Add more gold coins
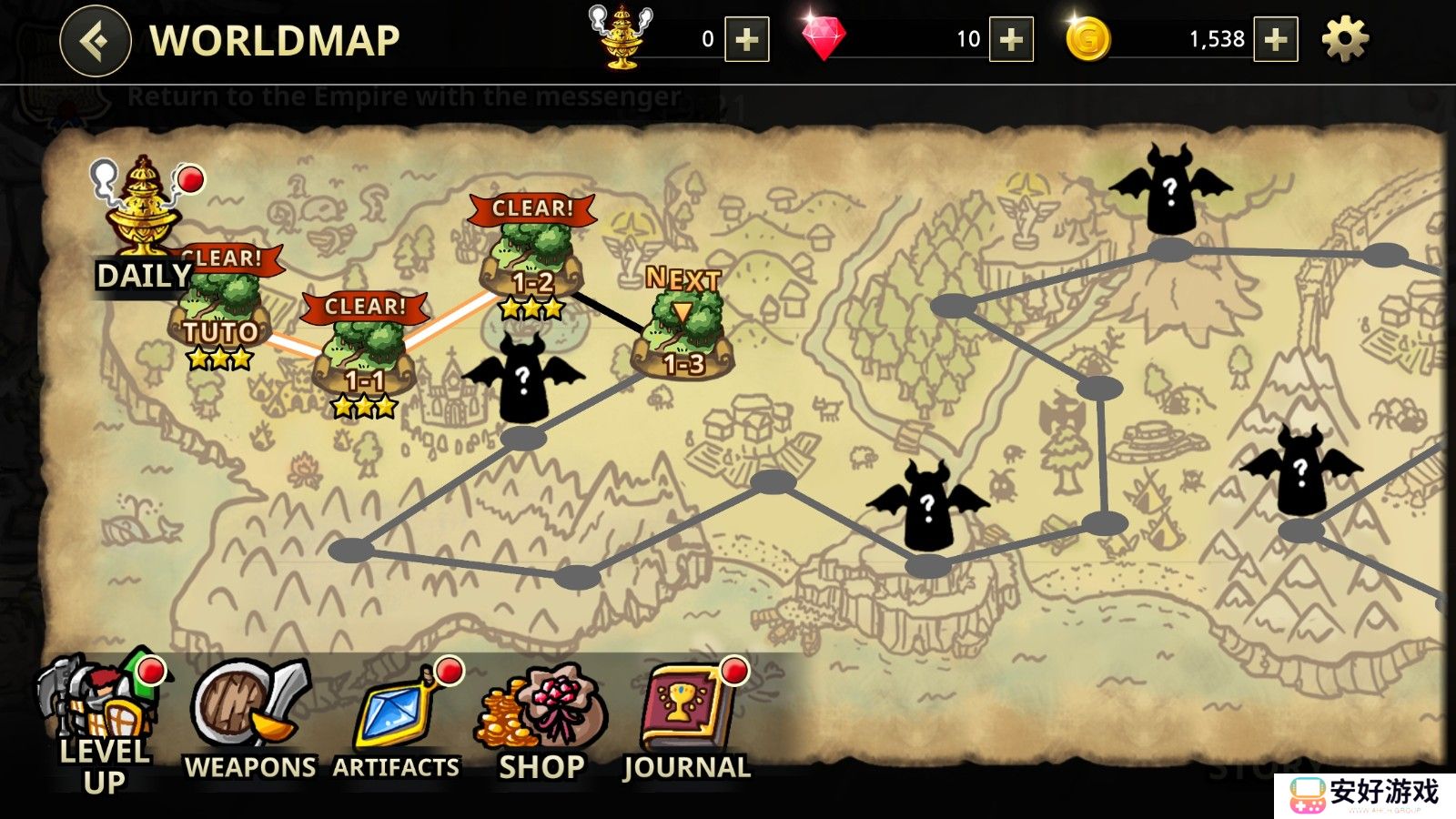 (x=1275, y=40)
